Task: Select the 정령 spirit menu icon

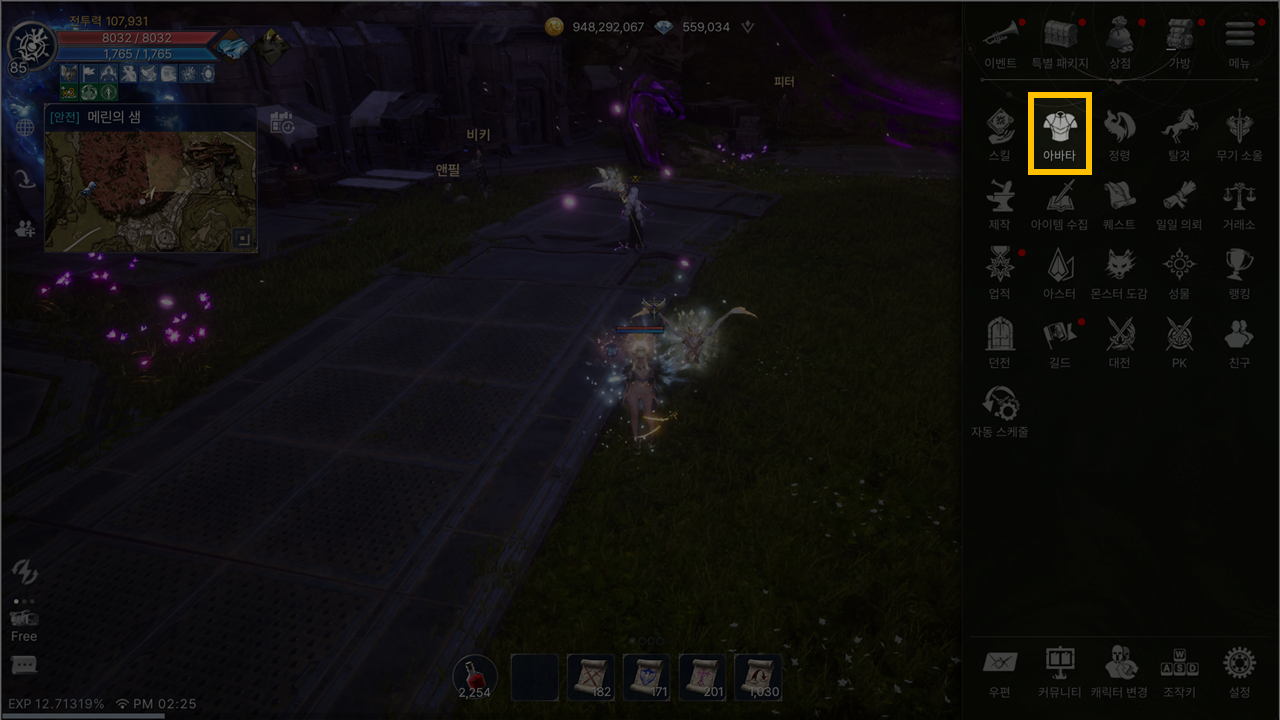Action: (1119, 132)
